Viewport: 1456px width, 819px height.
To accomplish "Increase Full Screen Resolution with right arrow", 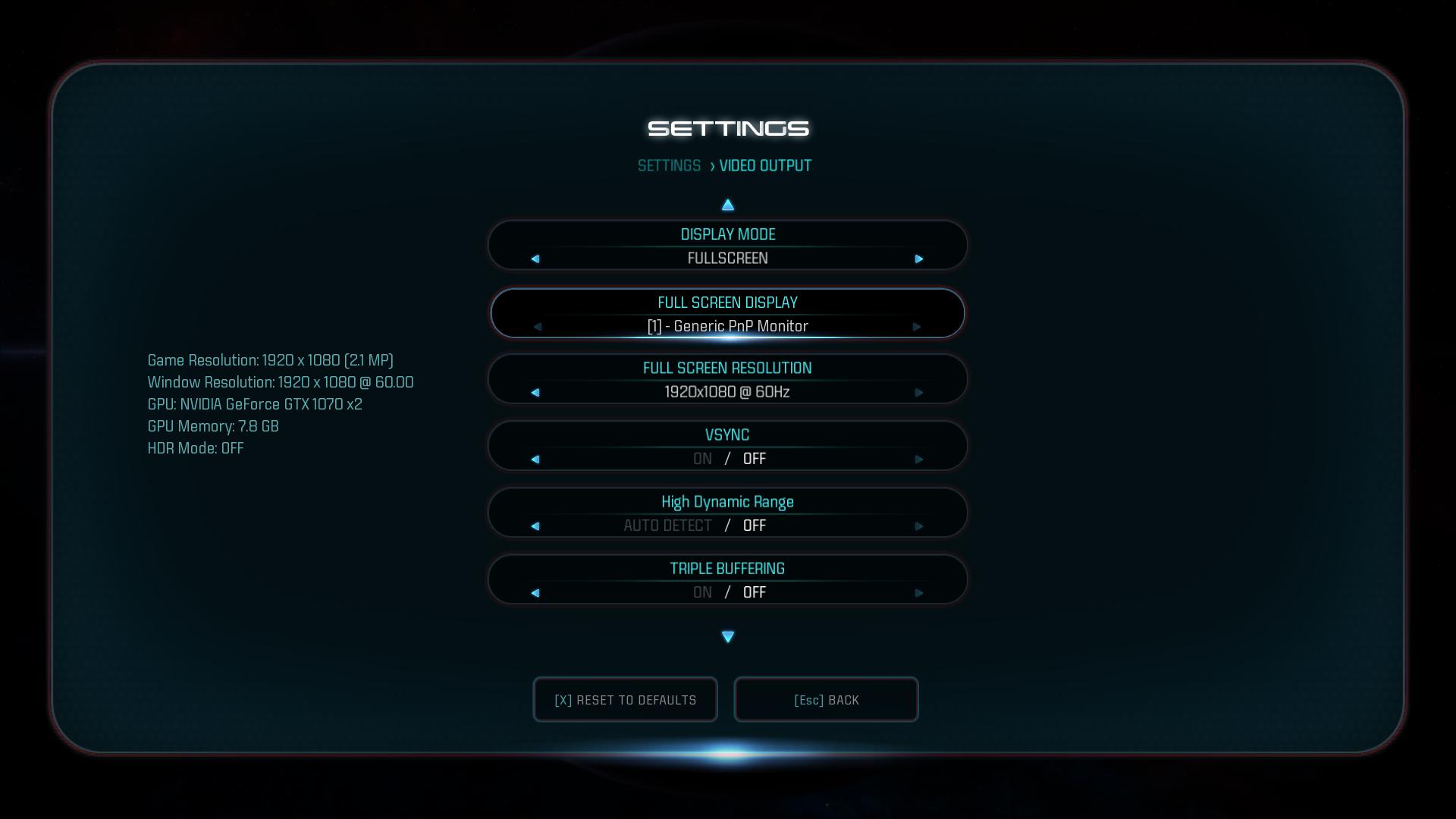I will click(x=919, y=393).
